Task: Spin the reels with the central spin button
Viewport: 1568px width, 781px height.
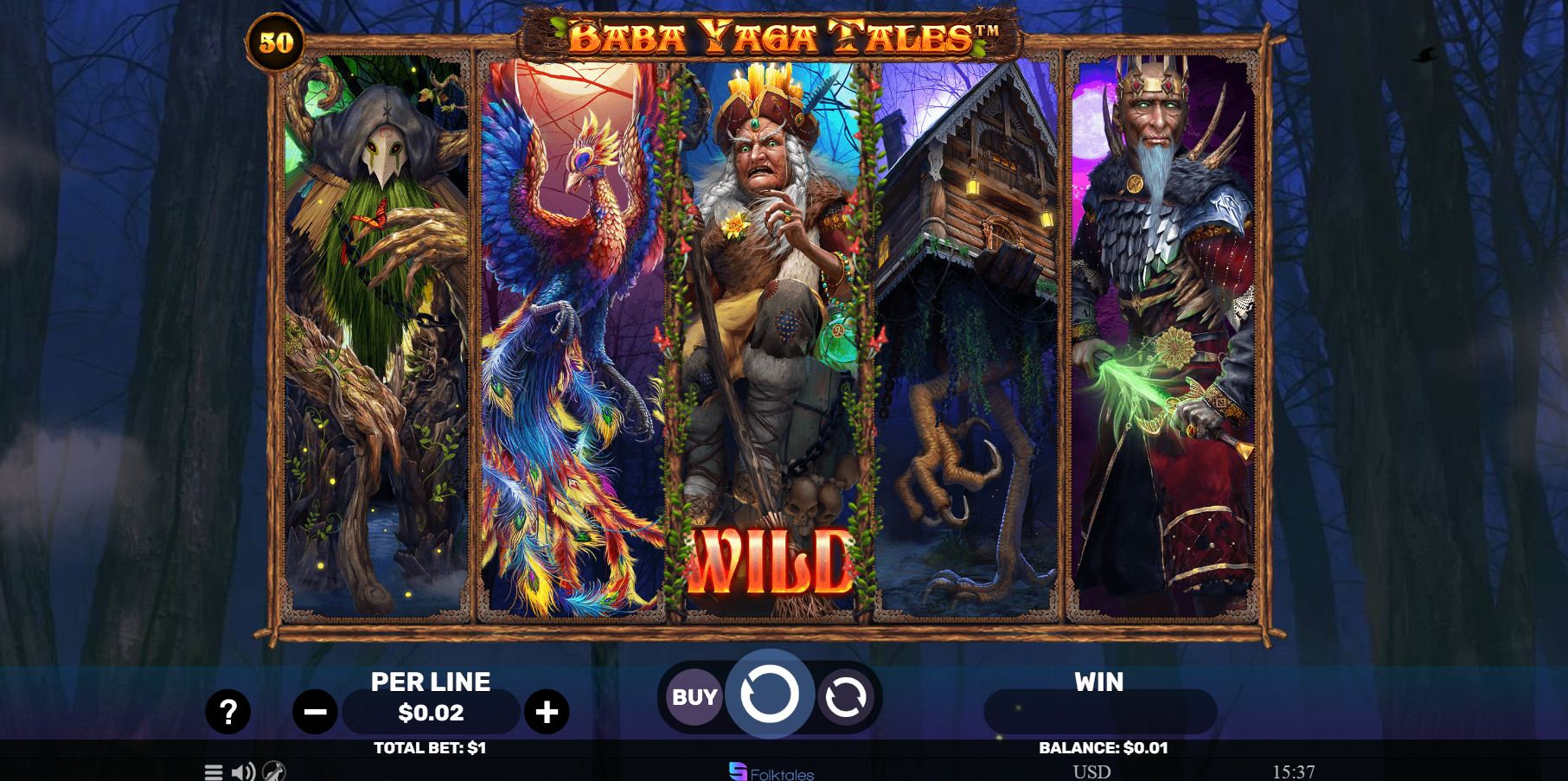Action: pos(769,695)
